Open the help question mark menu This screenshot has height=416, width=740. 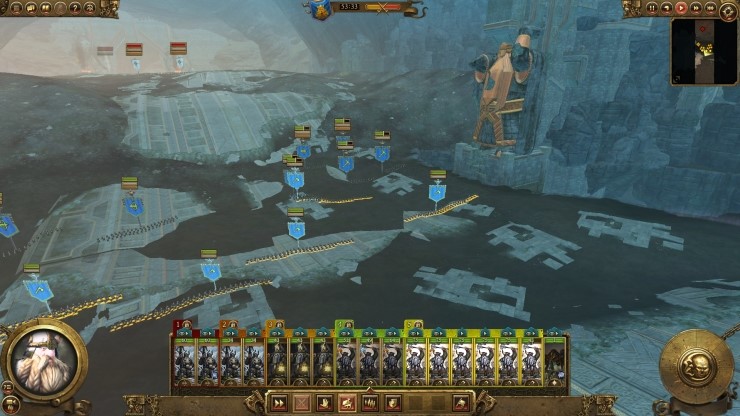(74, 8)
